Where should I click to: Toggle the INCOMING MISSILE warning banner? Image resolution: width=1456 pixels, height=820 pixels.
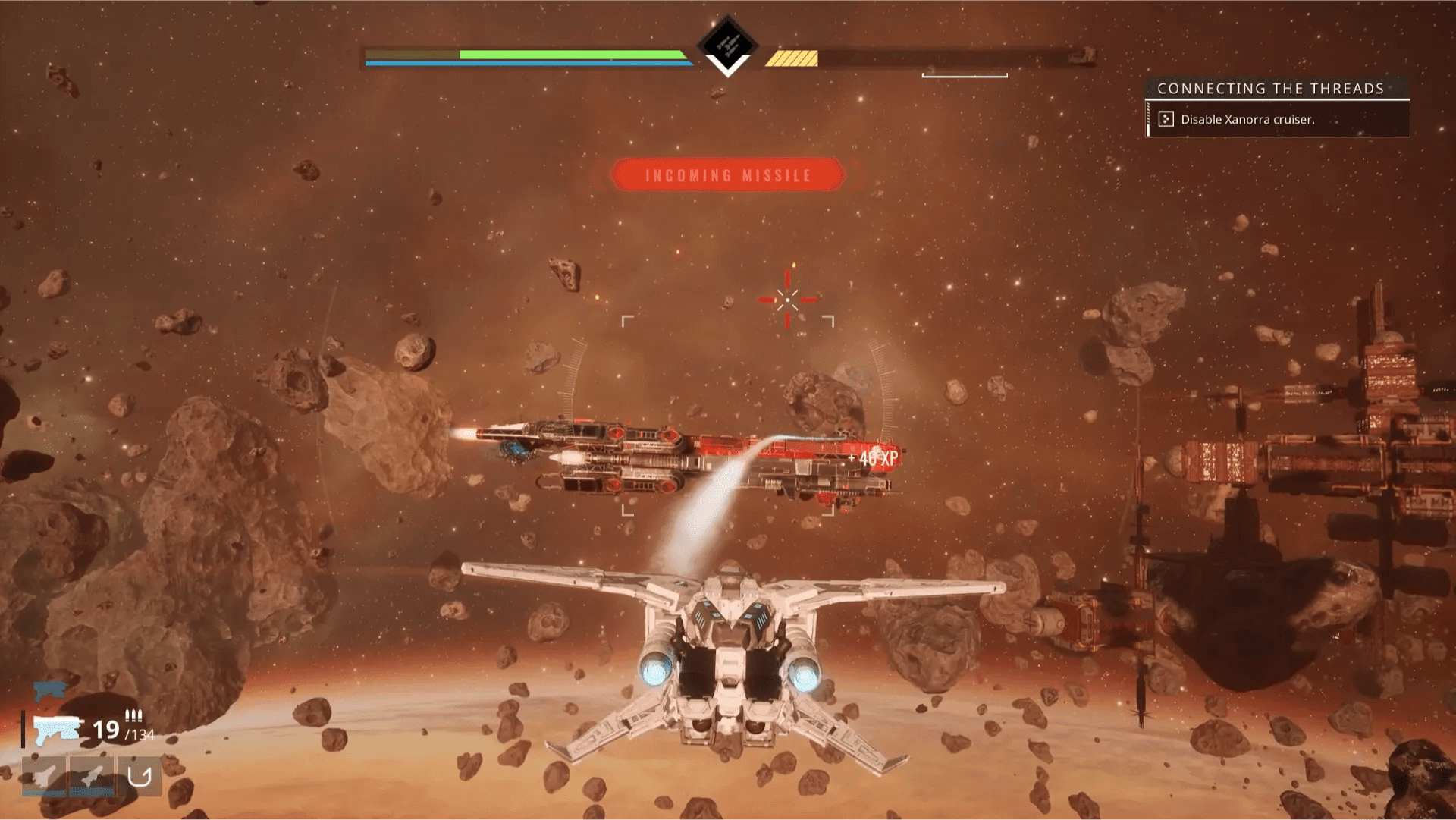[727, 174]
